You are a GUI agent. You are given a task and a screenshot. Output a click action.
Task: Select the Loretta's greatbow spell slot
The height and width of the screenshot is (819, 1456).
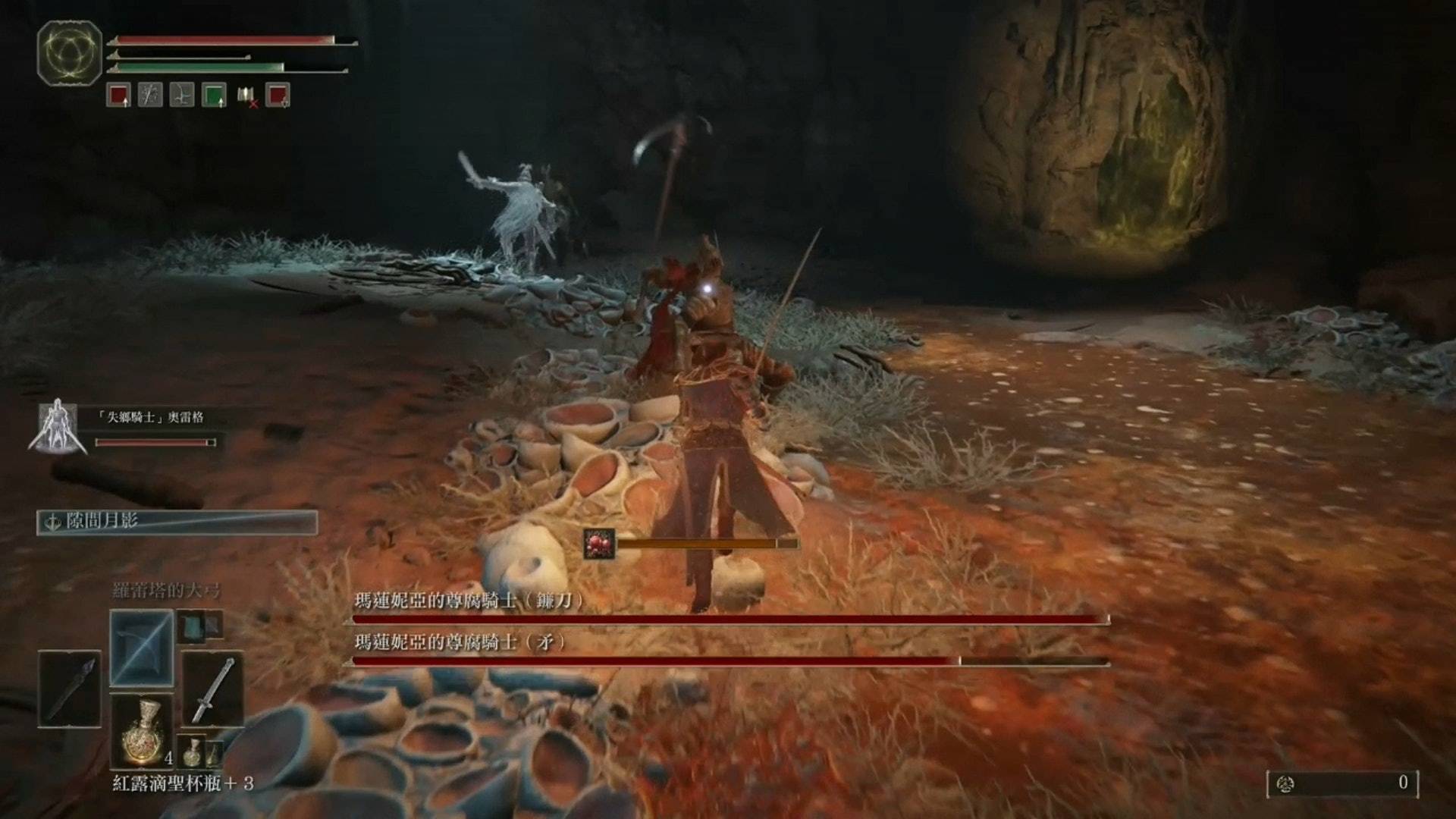(142, 648)
